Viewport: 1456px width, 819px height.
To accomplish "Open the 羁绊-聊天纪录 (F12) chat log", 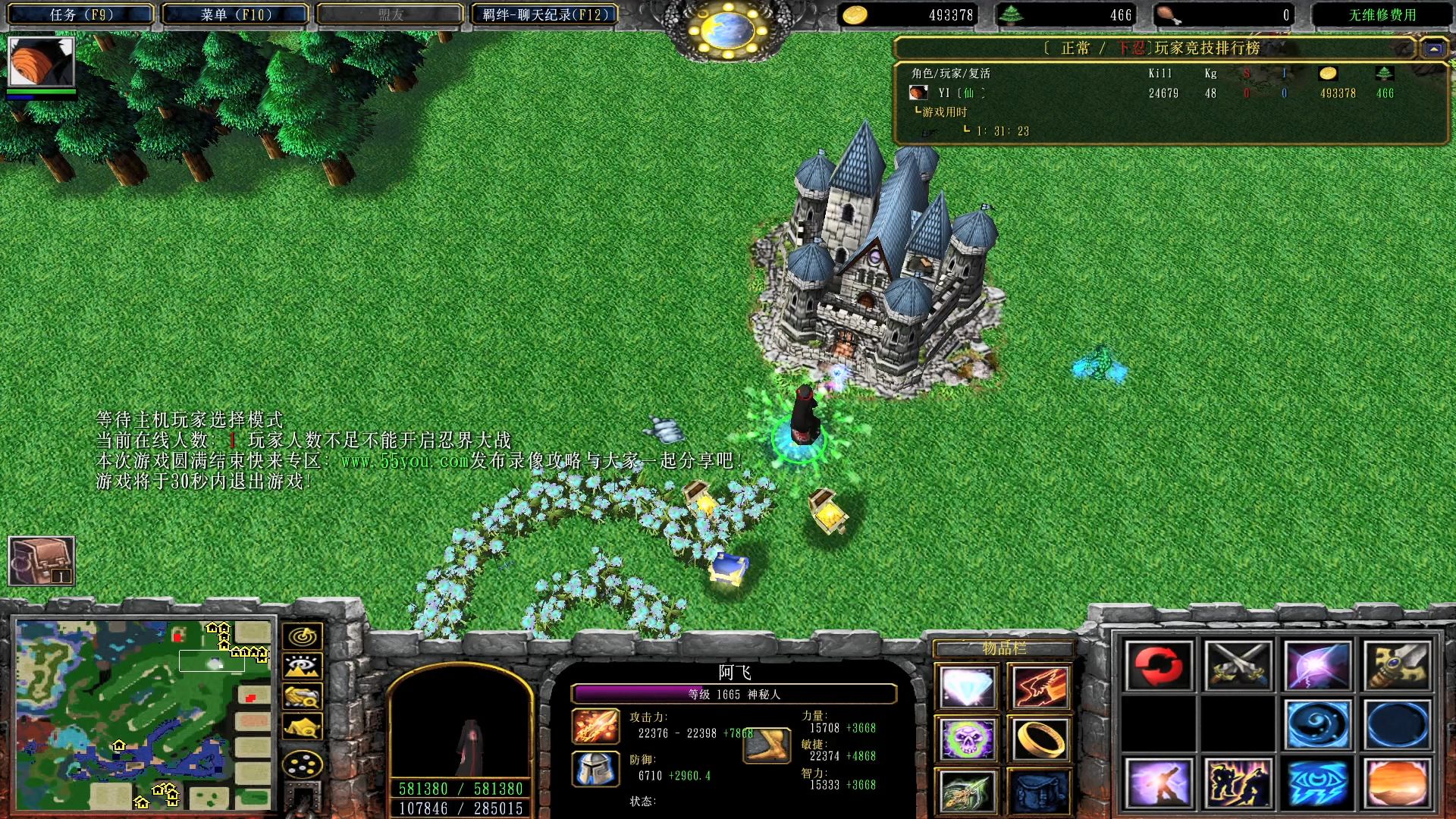I will 544,14.
